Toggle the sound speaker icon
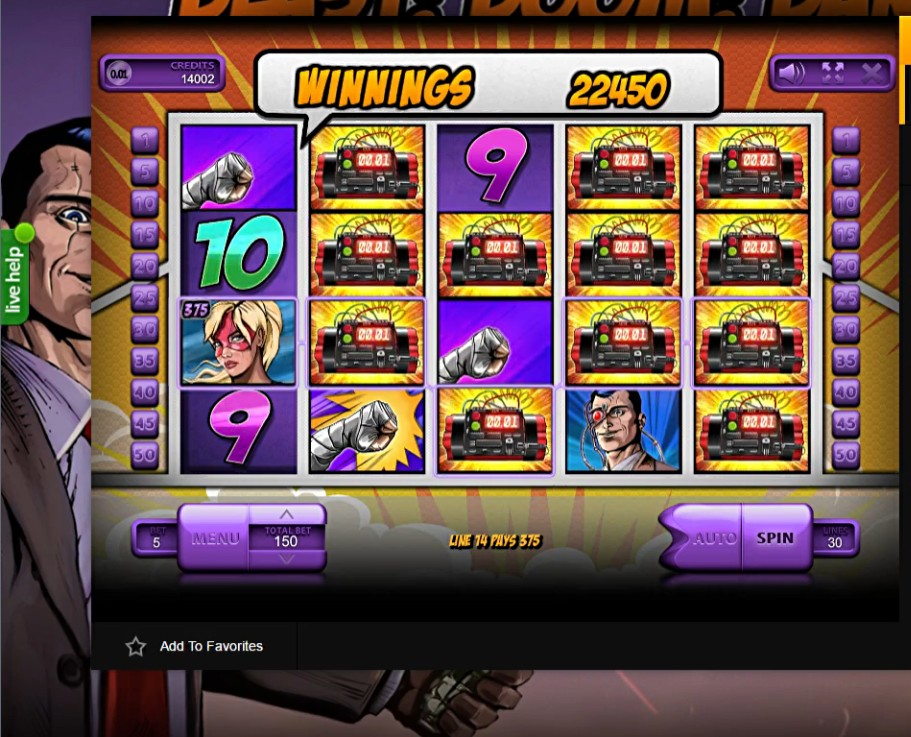This screenshot has width=911, height=737. (x=791, y=73)
